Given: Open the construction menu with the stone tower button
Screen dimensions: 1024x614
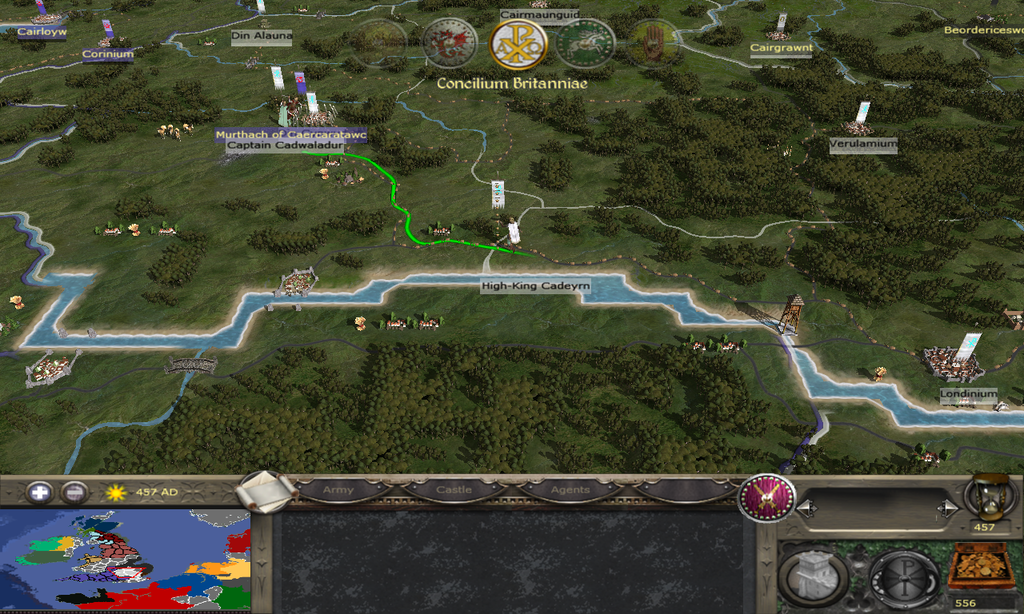Looking at the screenshot, I should [x=813, y=575].
